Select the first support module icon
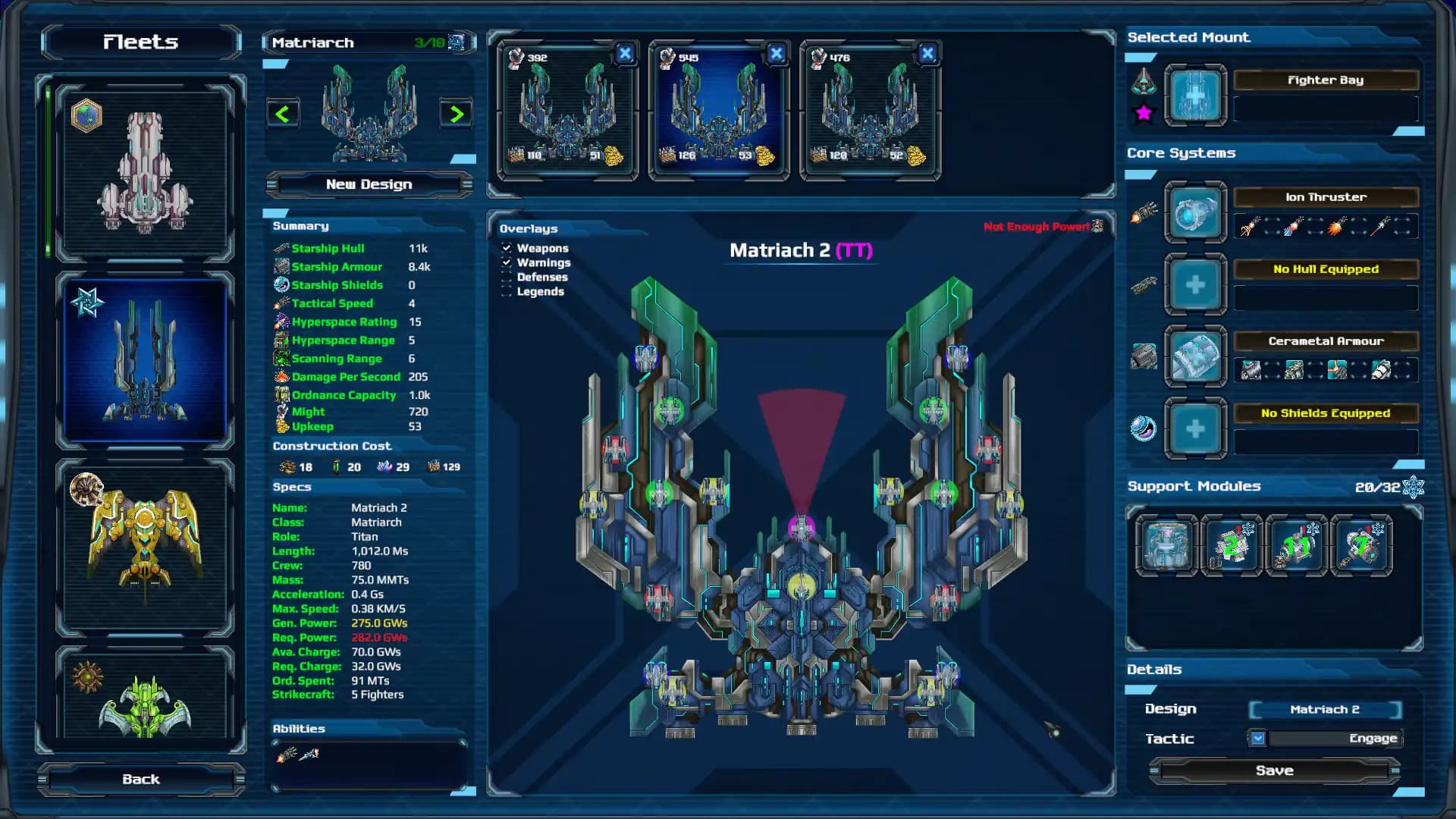1456x819 pixels. [x=1166, y=545]
